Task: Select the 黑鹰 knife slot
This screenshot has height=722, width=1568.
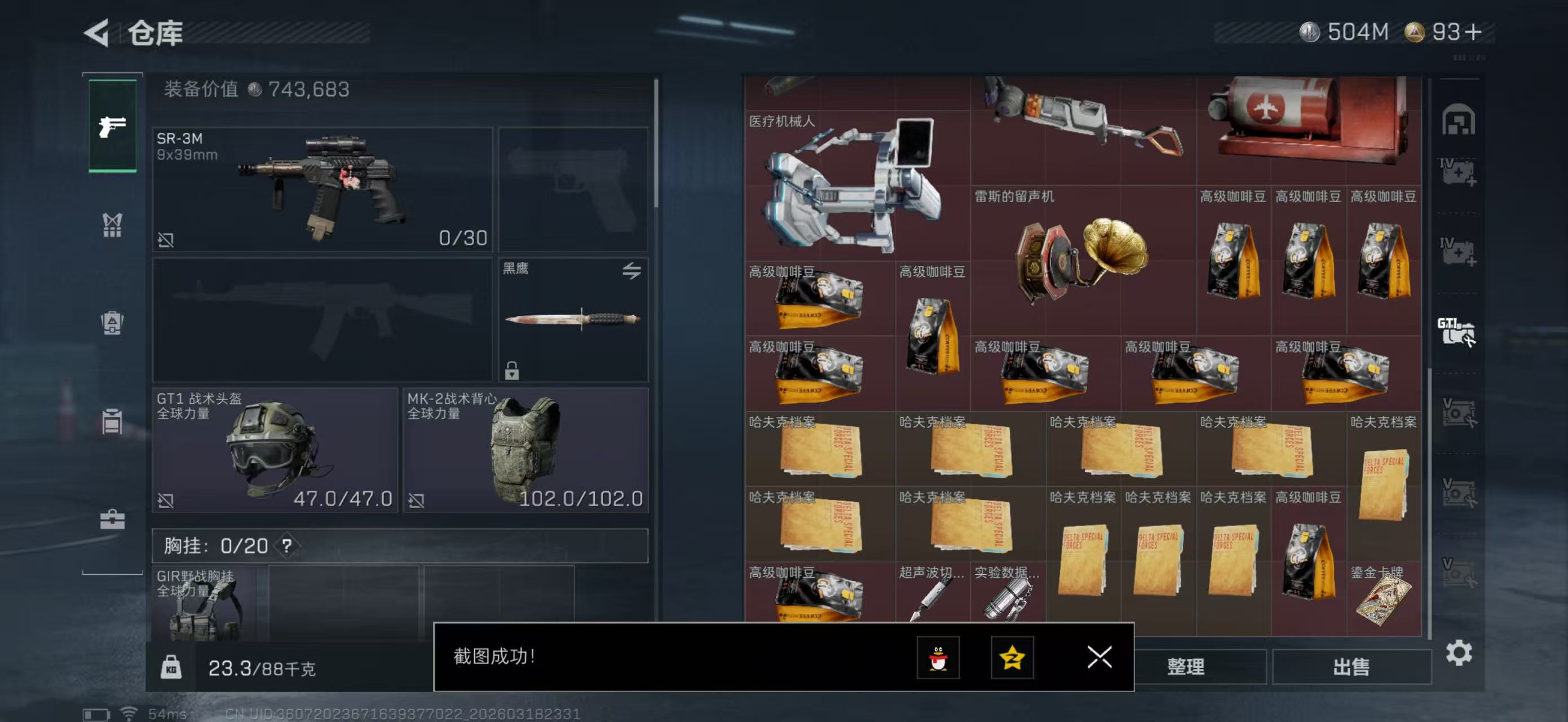Action: pyautogui.click(x=572, y=319)
